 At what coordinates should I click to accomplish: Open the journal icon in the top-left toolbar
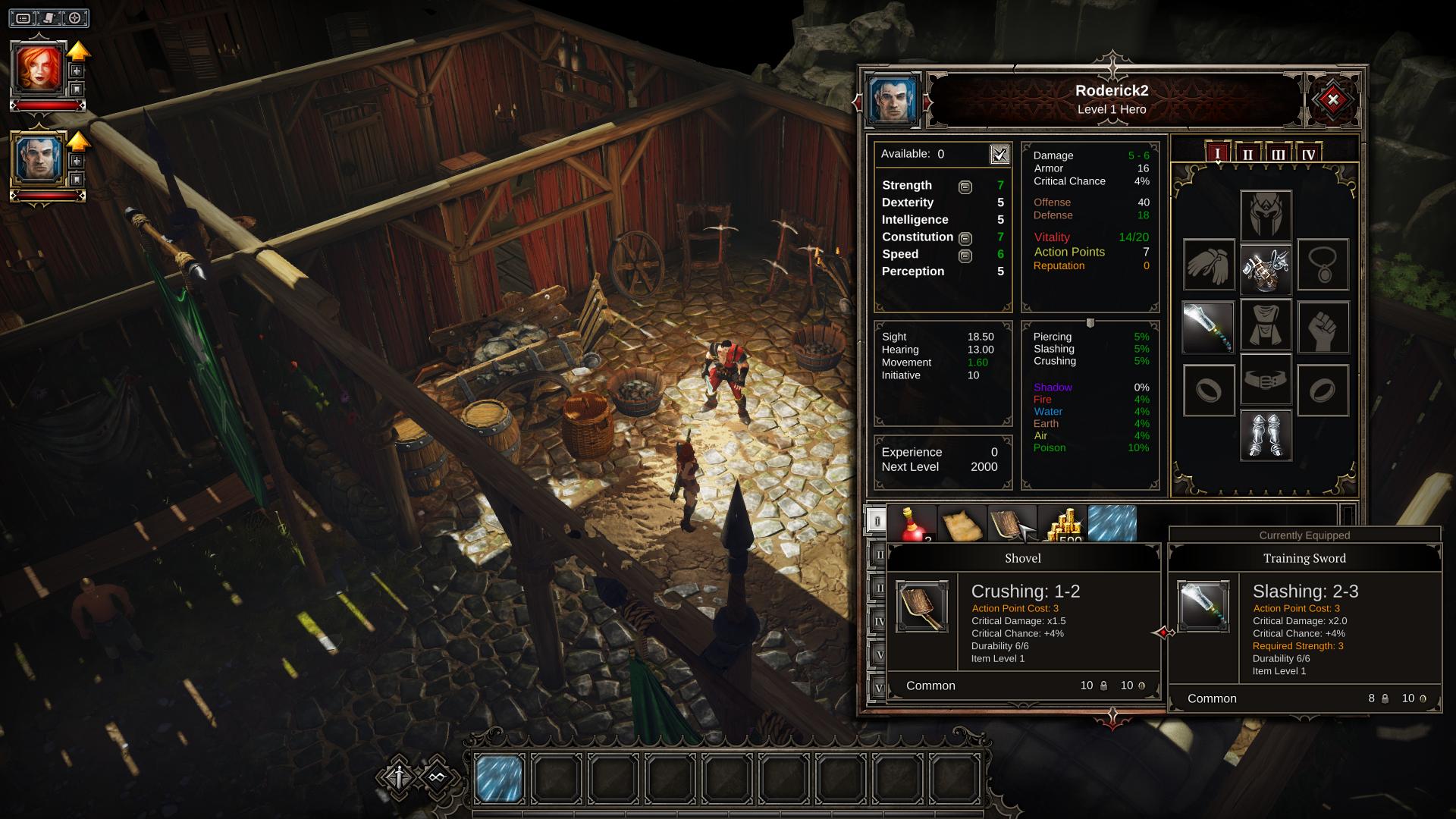tap(48, 19)
